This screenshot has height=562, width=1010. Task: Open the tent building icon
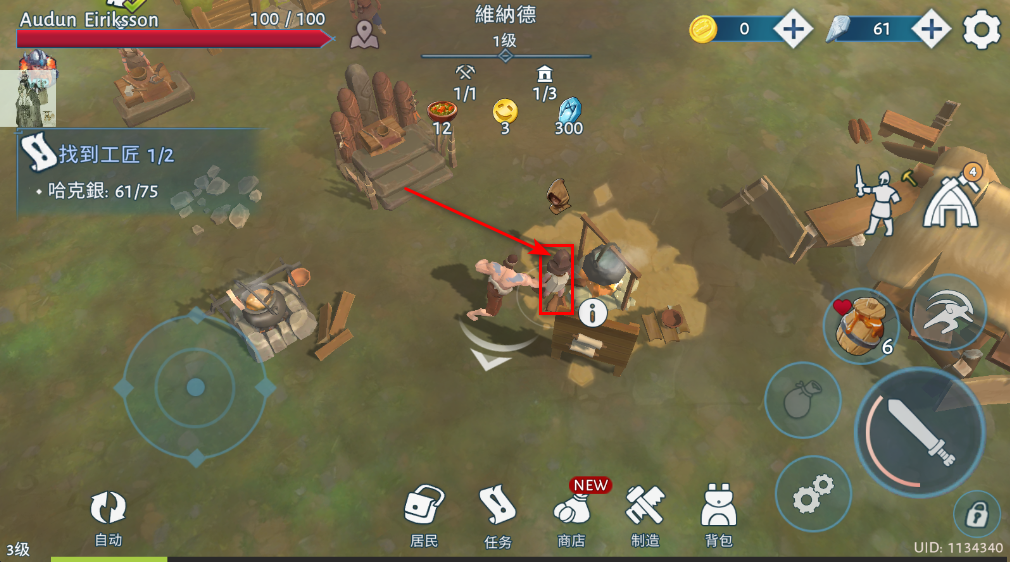point(953,198)
